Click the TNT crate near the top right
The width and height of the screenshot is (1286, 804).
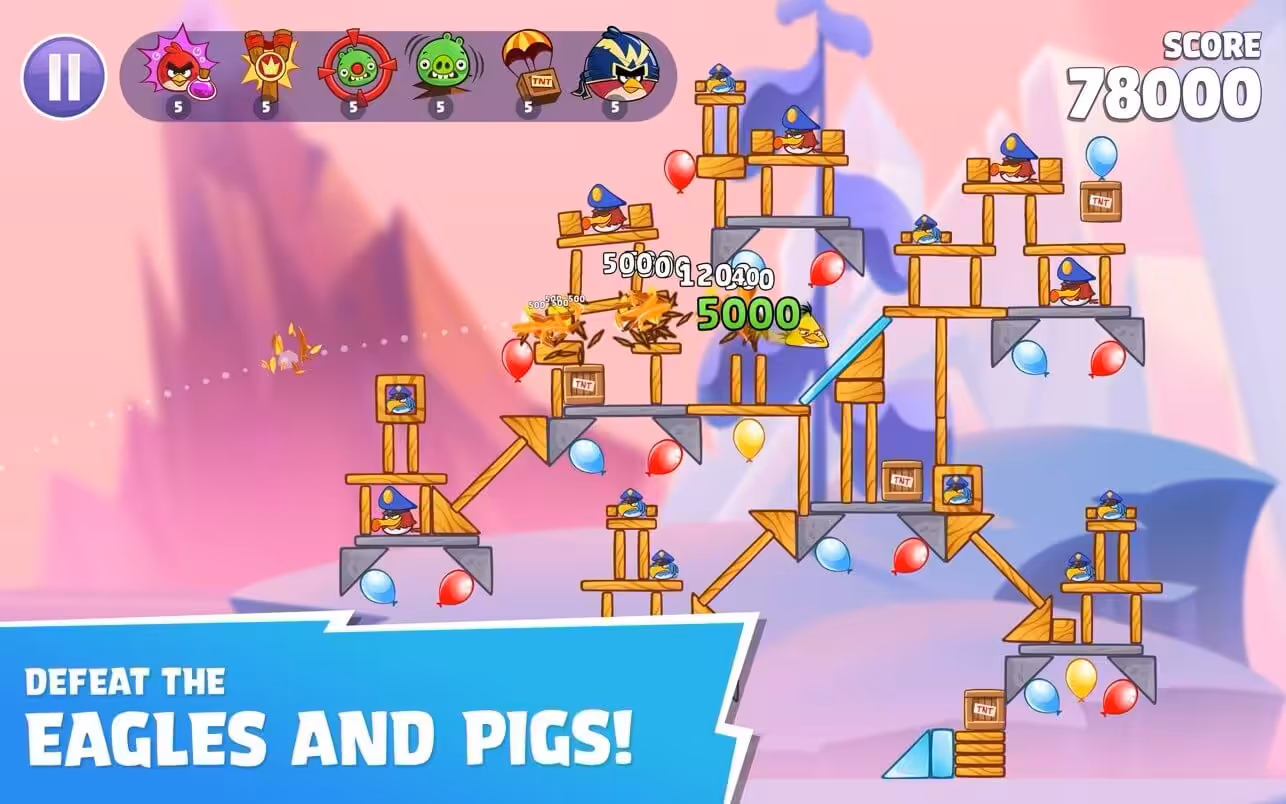click(1100, 200)
